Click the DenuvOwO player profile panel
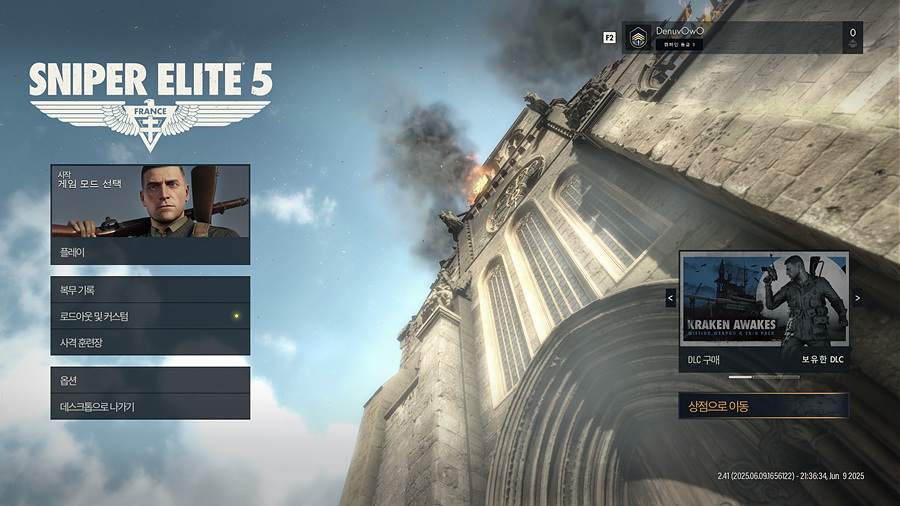Image resolution: width=900 pixels, height=506 pixels. point(742,38)
